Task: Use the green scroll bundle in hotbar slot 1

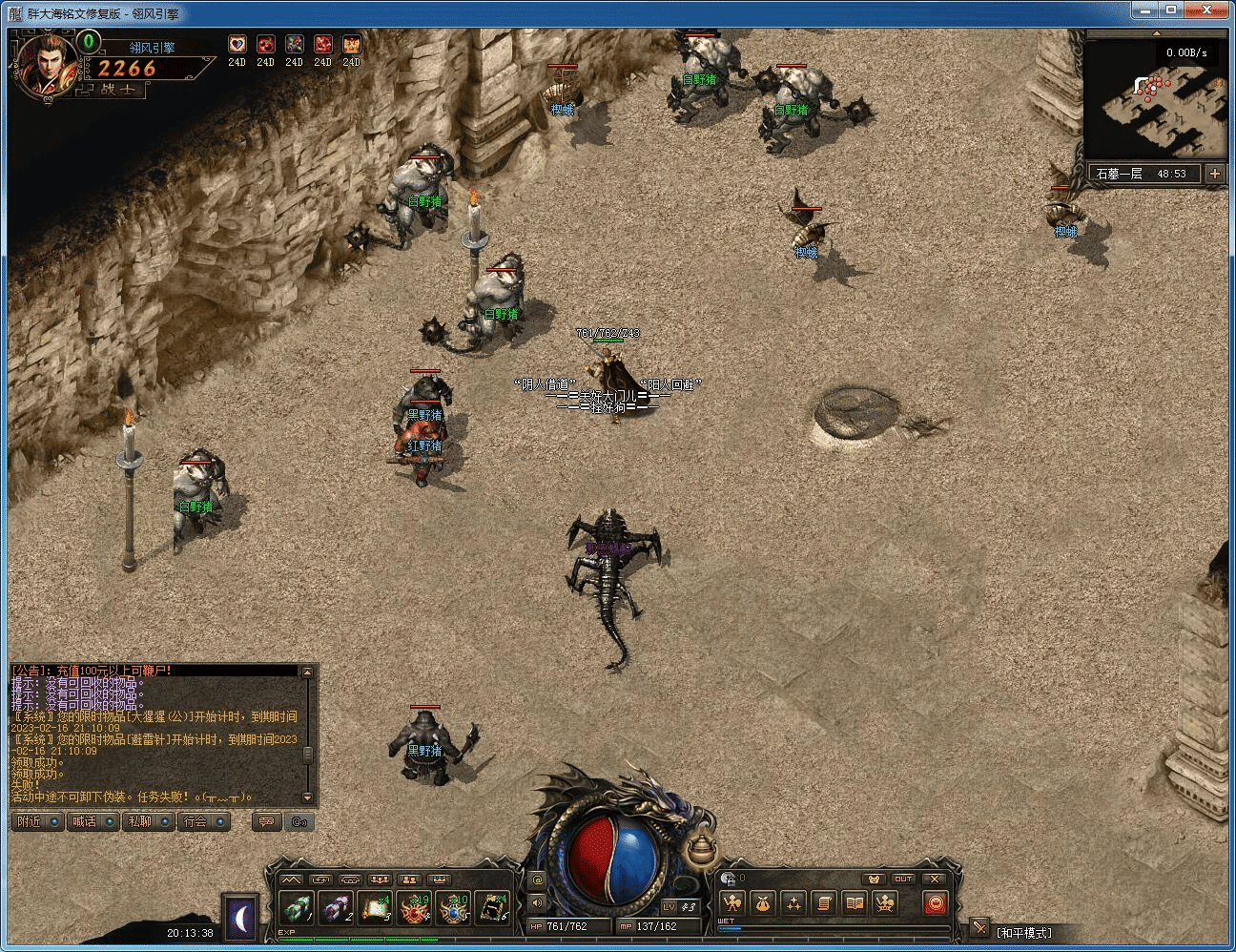Action: pos(296,909)
